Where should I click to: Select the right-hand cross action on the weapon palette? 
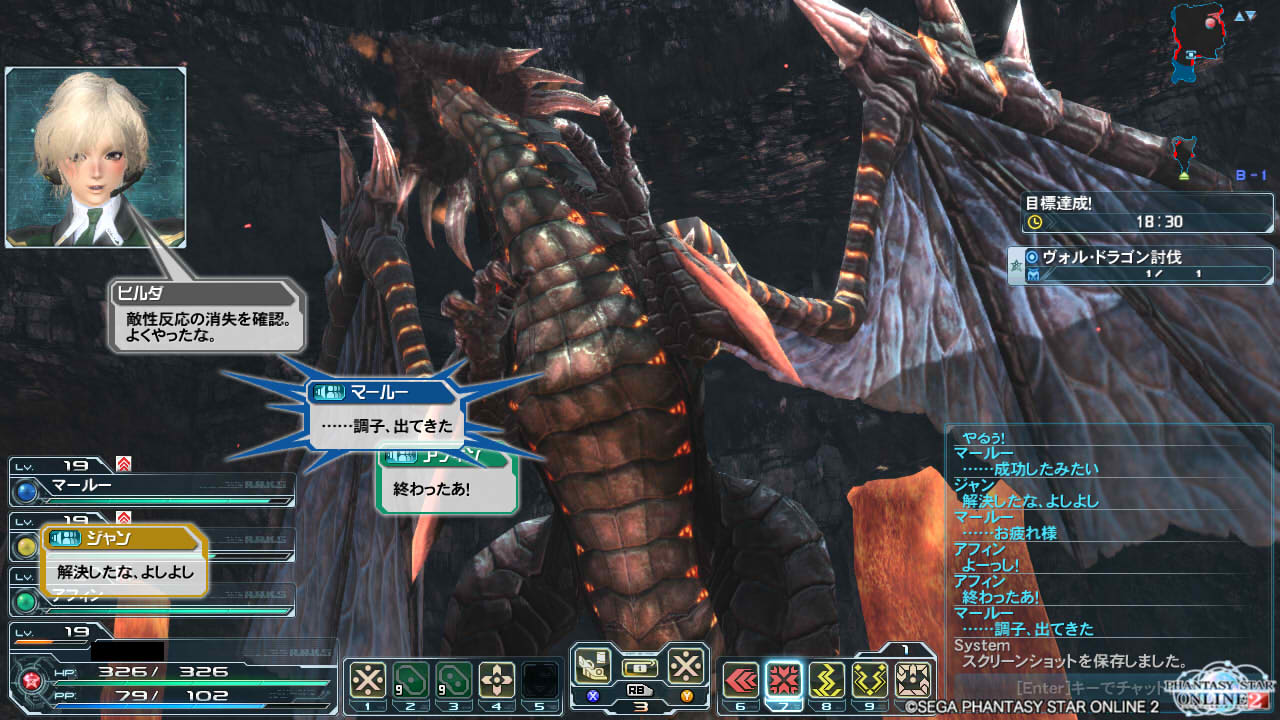686,666
